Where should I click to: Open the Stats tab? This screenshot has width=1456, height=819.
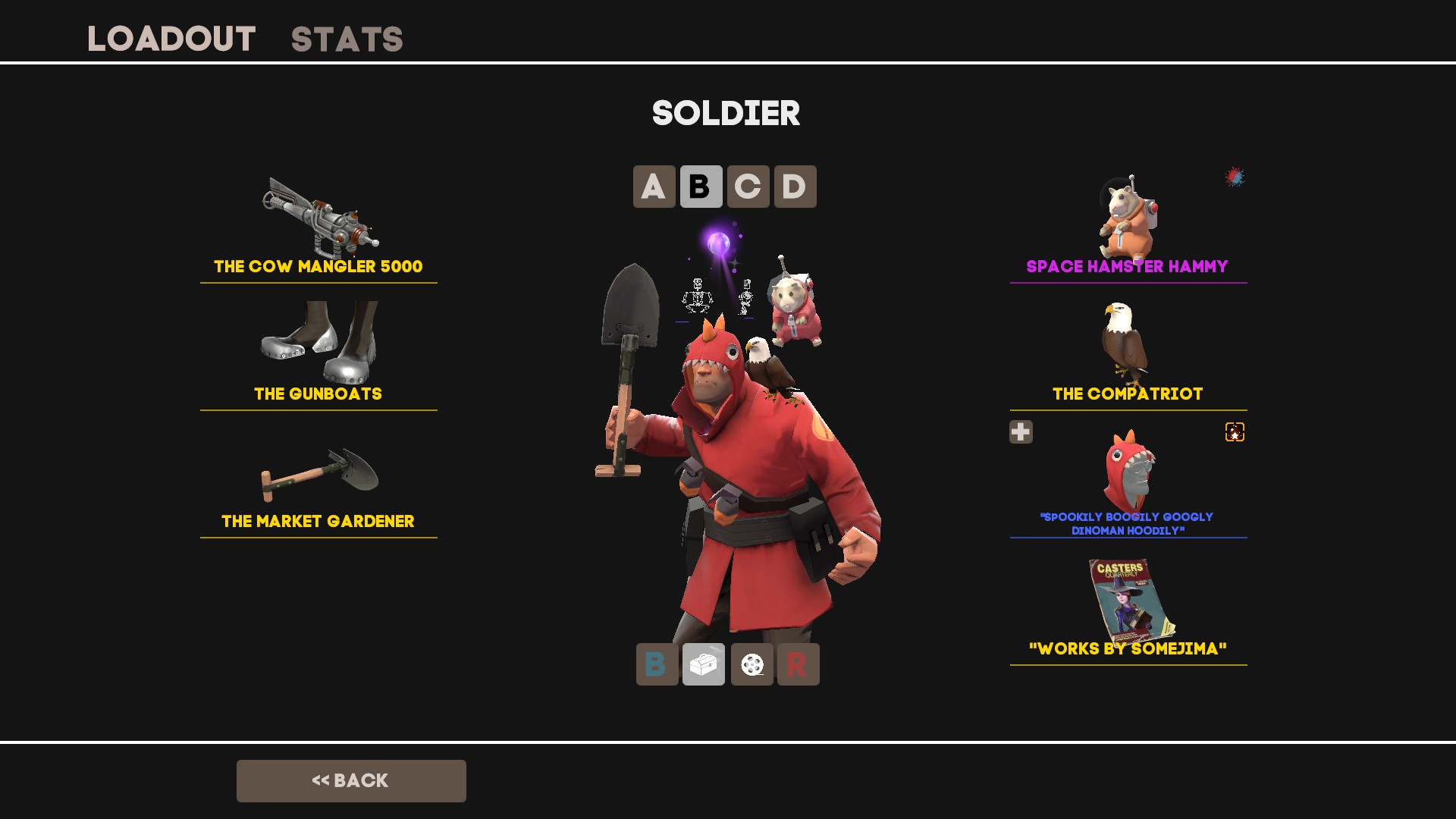pos(347,39)
